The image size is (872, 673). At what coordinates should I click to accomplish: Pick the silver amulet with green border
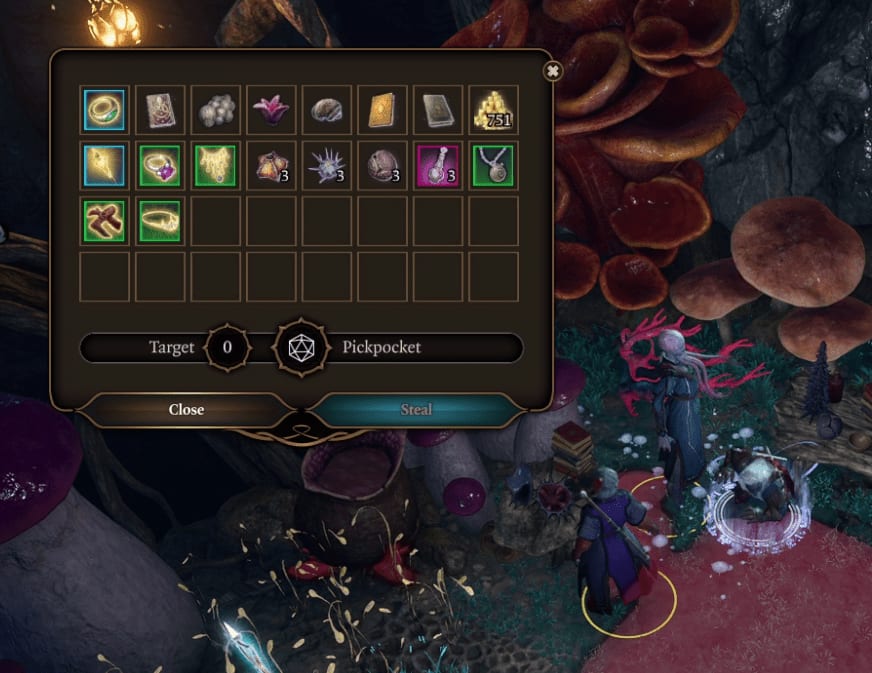point(493,166)
